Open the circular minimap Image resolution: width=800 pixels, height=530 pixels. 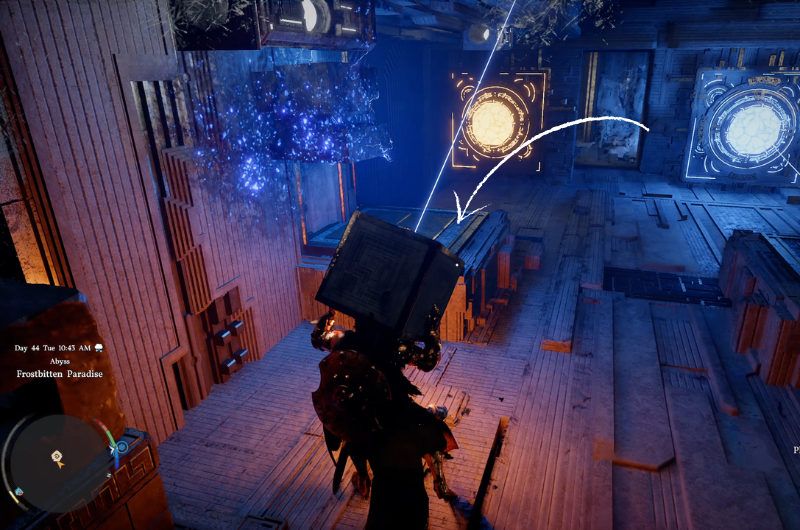click(59, 462)
